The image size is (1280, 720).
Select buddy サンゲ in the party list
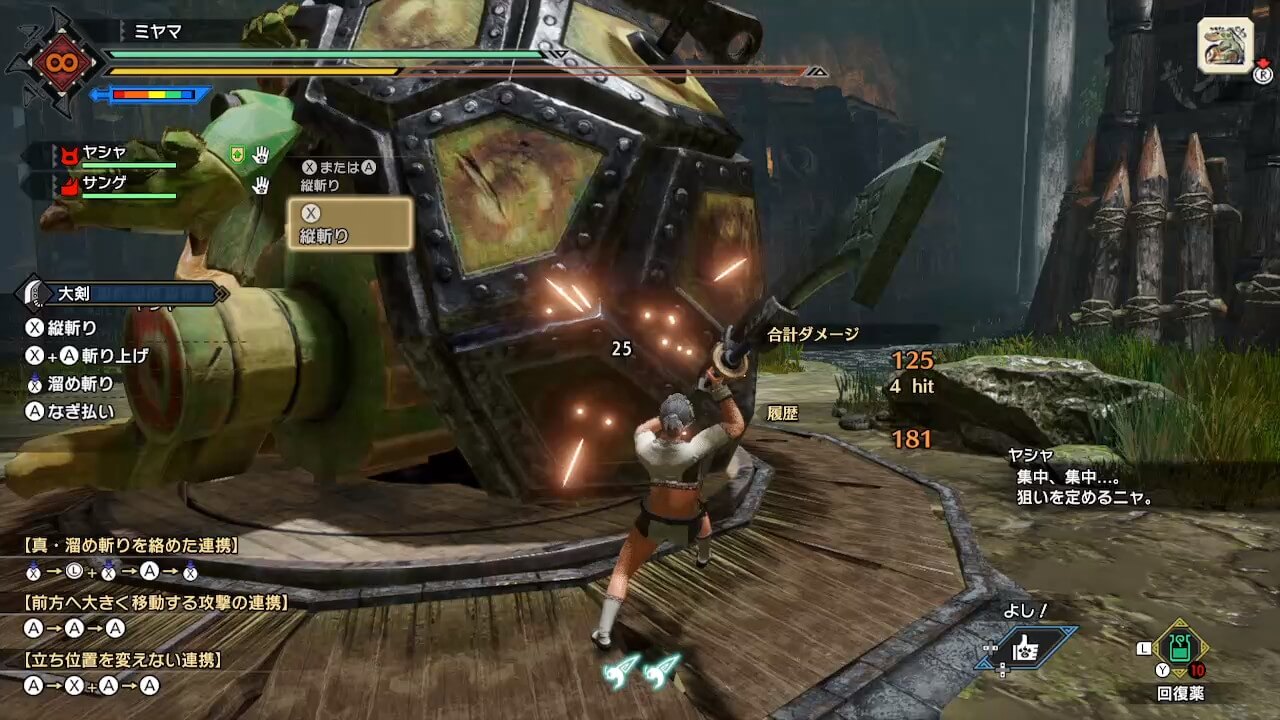point(105,186)
